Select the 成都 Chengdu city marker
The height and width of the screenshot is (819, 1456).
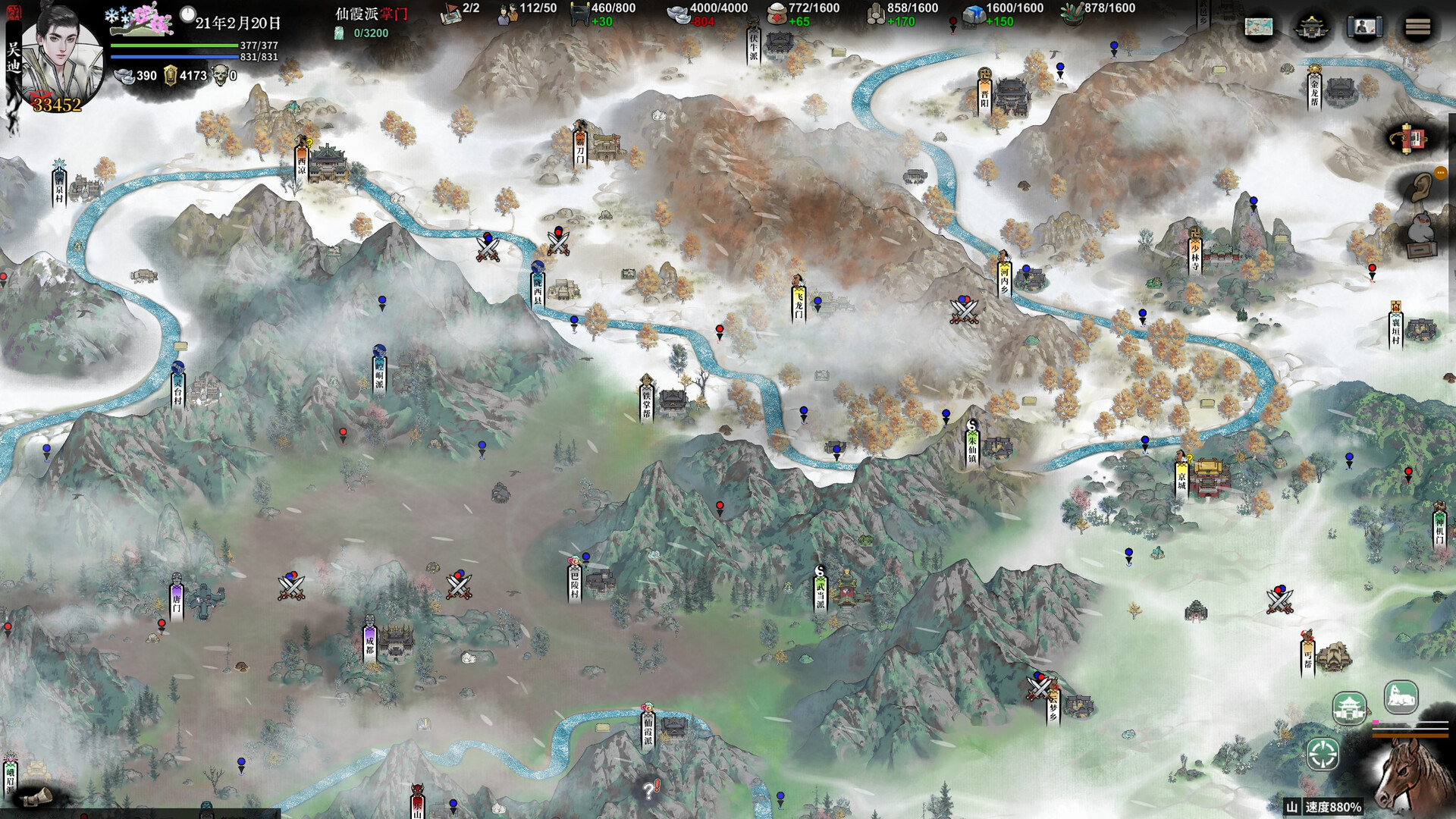[x=370, y=643]
